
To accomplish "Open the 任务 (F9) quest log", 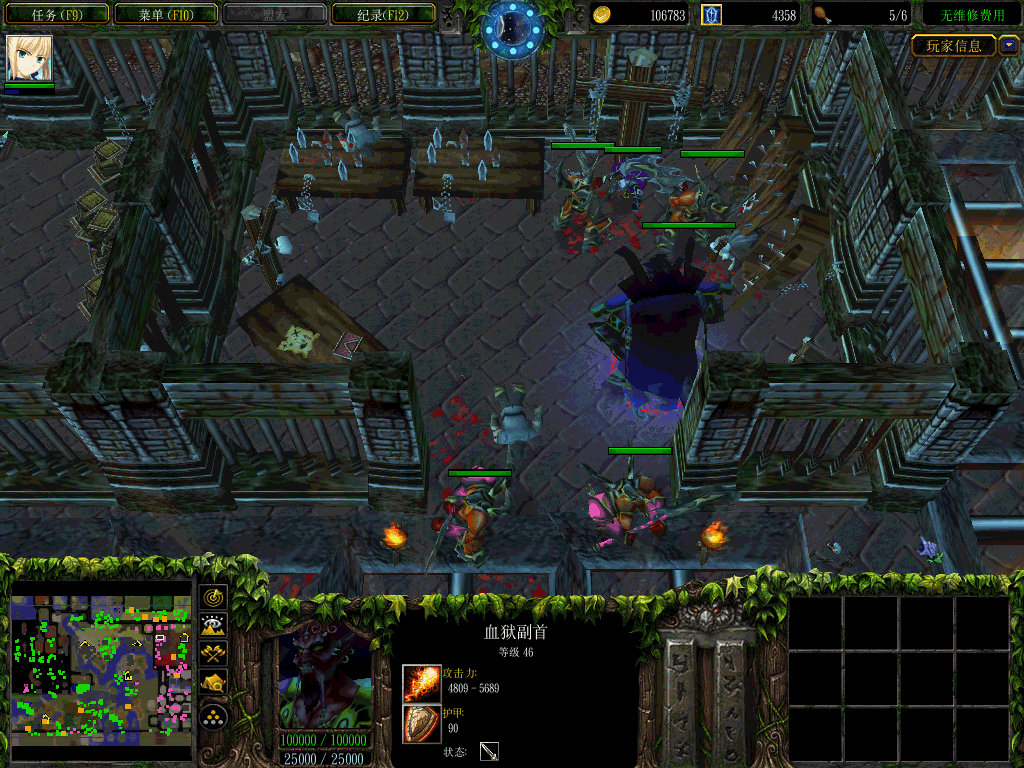I will click(x=56, y=15).
